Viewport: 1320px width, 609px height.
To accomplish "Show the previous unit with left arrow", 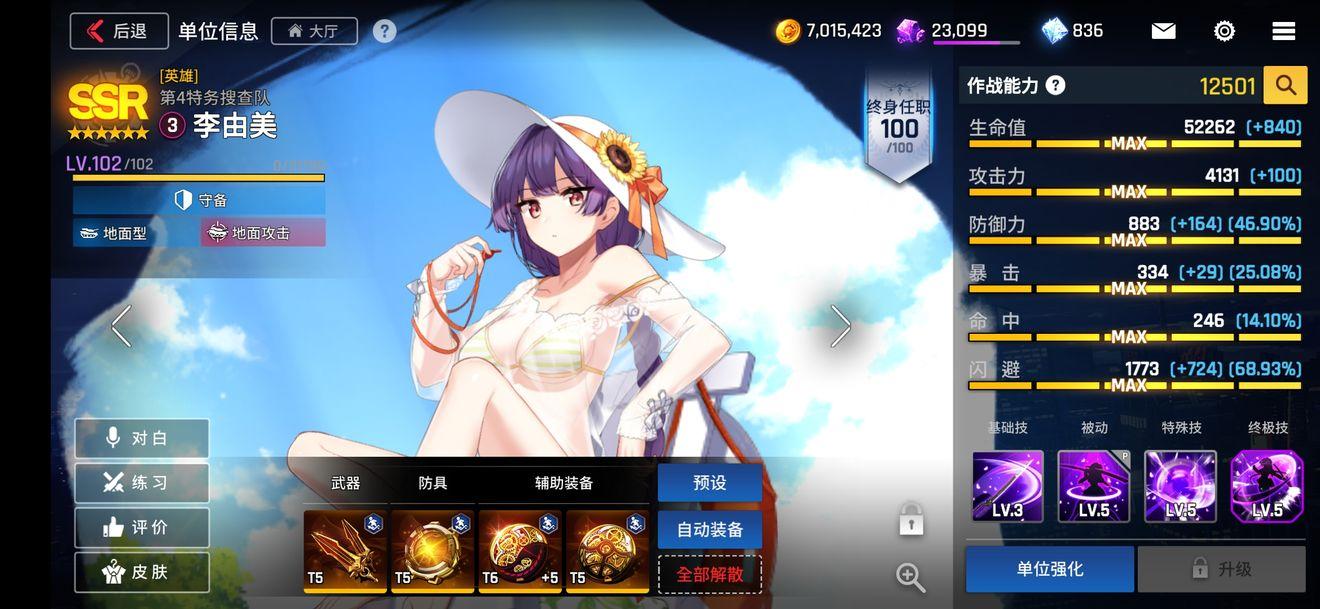I will pos(121,326).
